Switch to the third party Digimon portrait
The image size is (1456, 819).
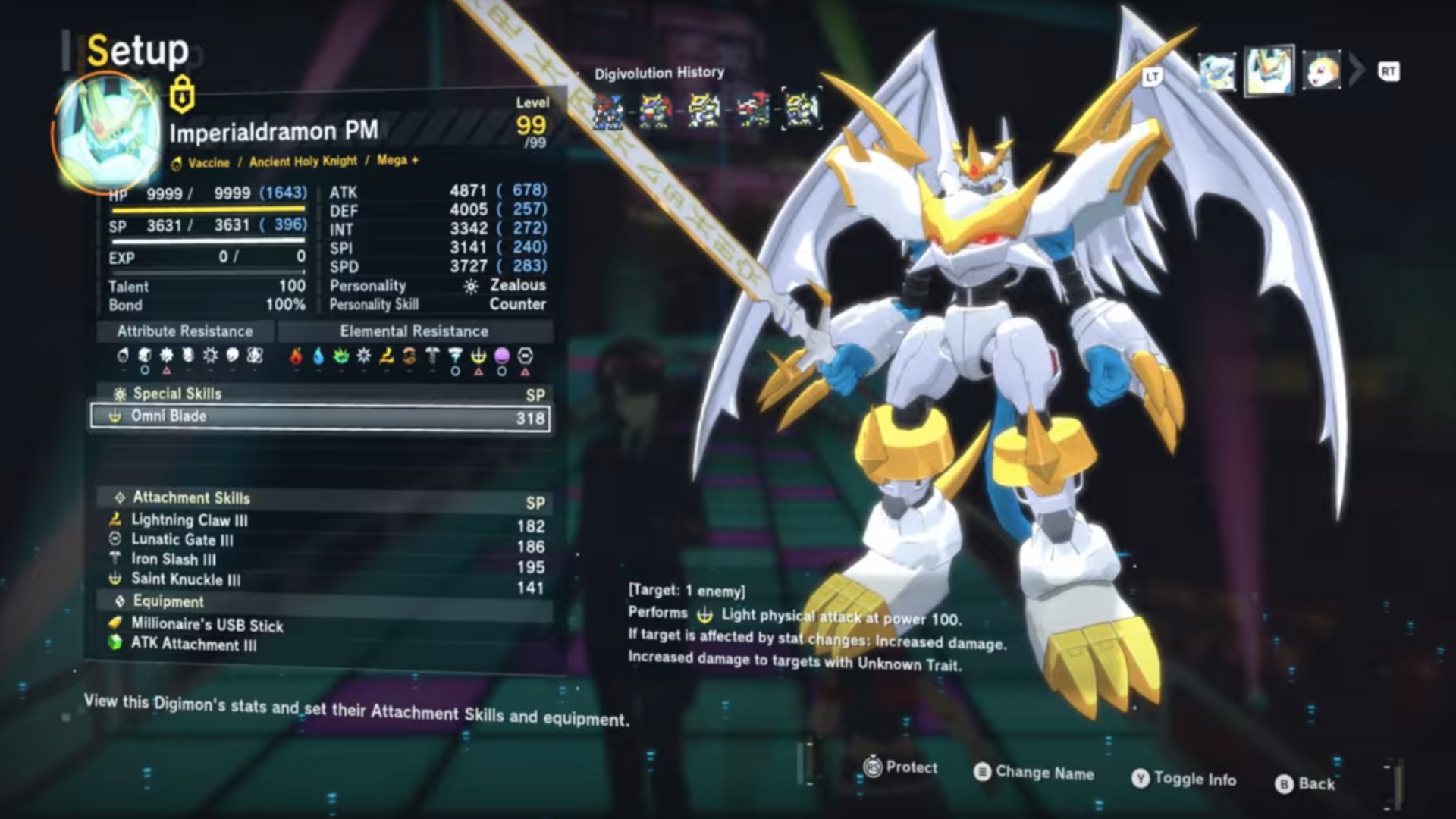(x=1322, y=71)
